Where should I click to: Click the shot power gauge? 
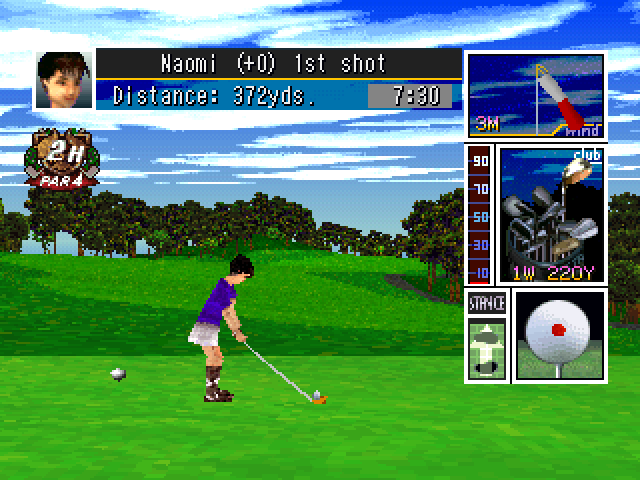pyautogui.click(x=480, y=215)
